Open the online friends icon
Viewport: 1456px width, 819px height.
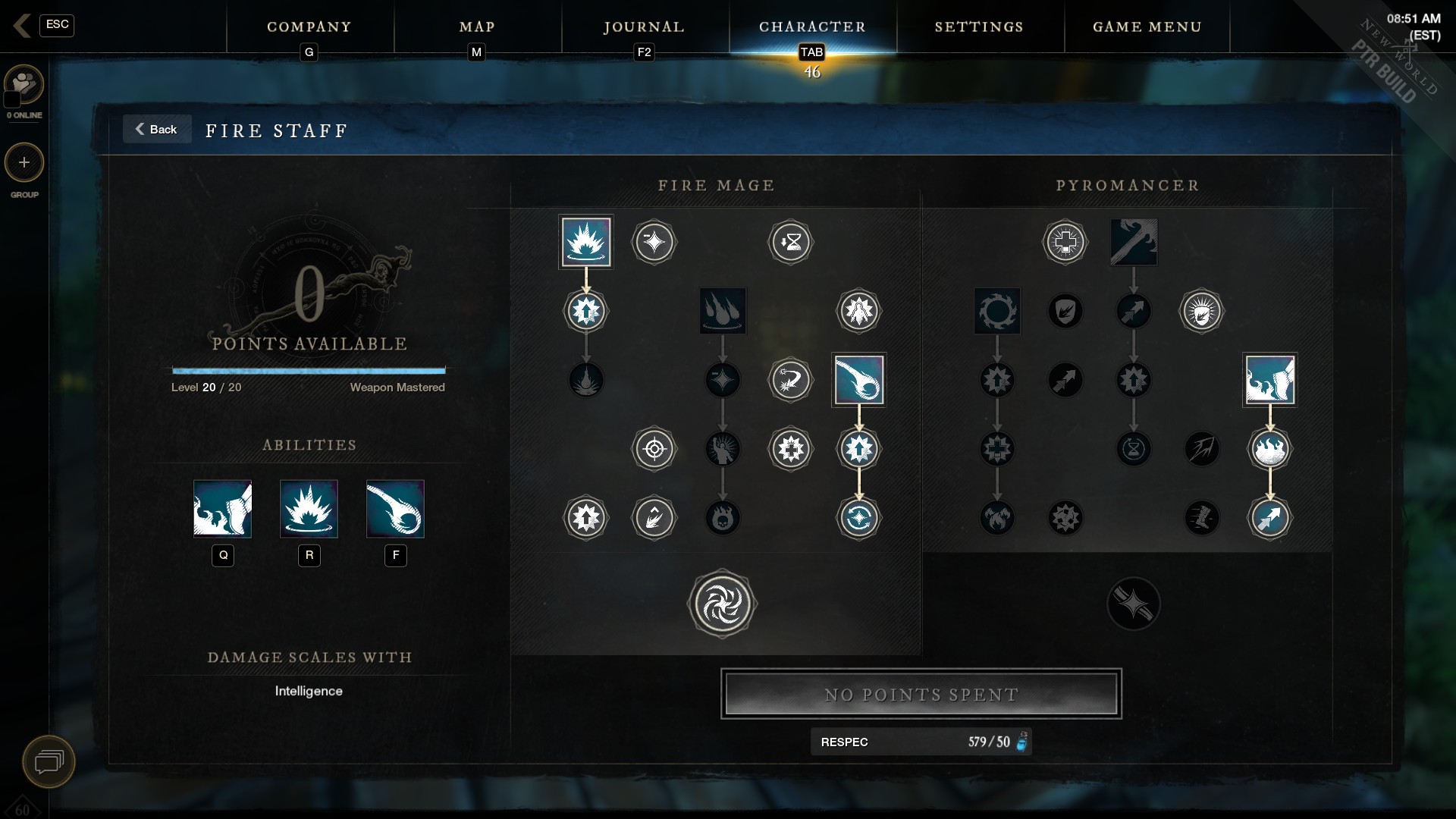(24, 84)
